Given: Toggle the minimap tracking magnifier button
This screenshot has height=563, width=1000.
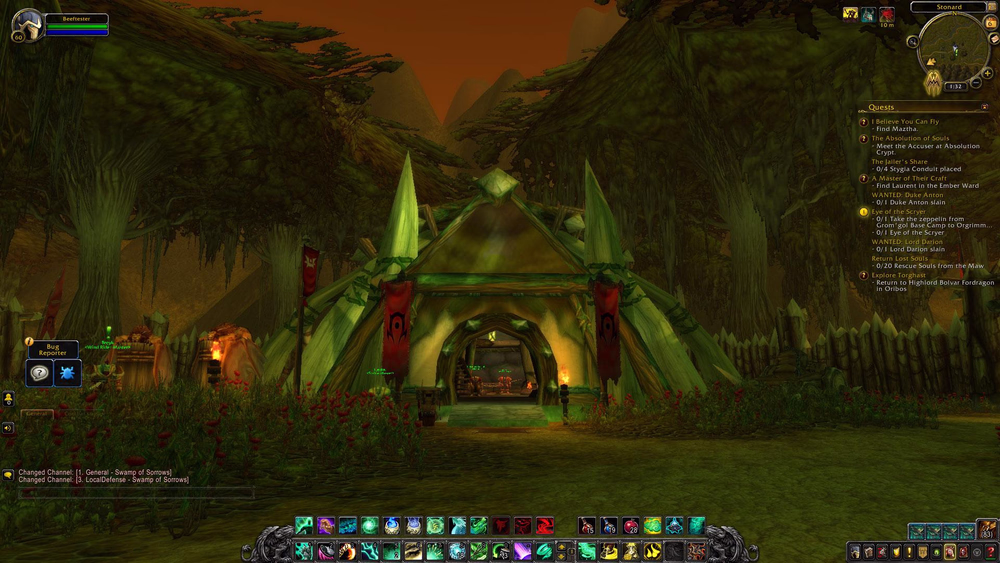Looking at the screenshot, I should tap(912, 43).
